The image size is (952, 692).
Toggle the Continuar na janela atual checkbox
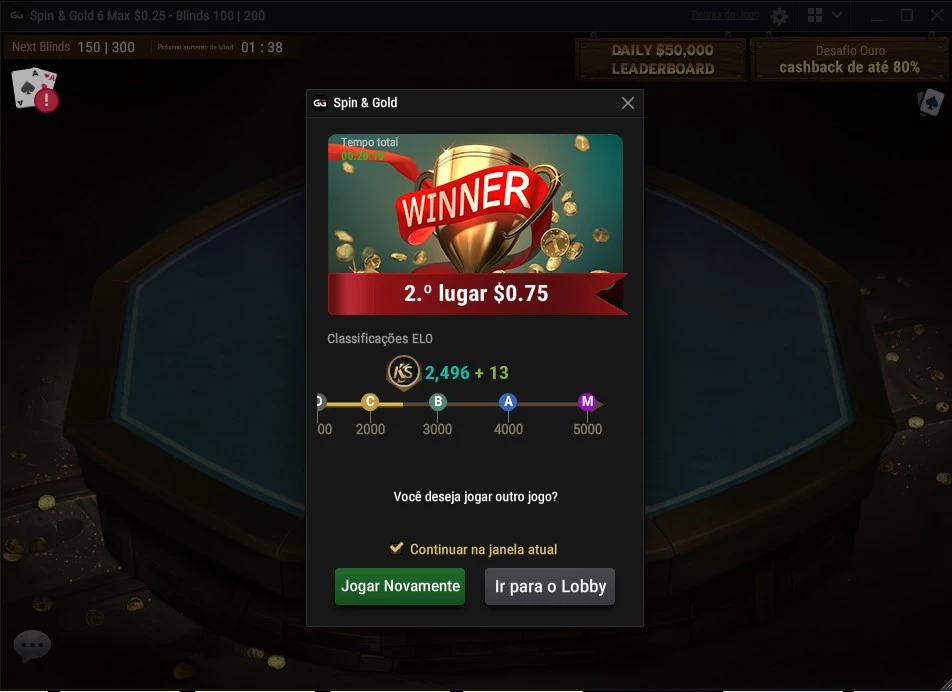tap(397, 549)
